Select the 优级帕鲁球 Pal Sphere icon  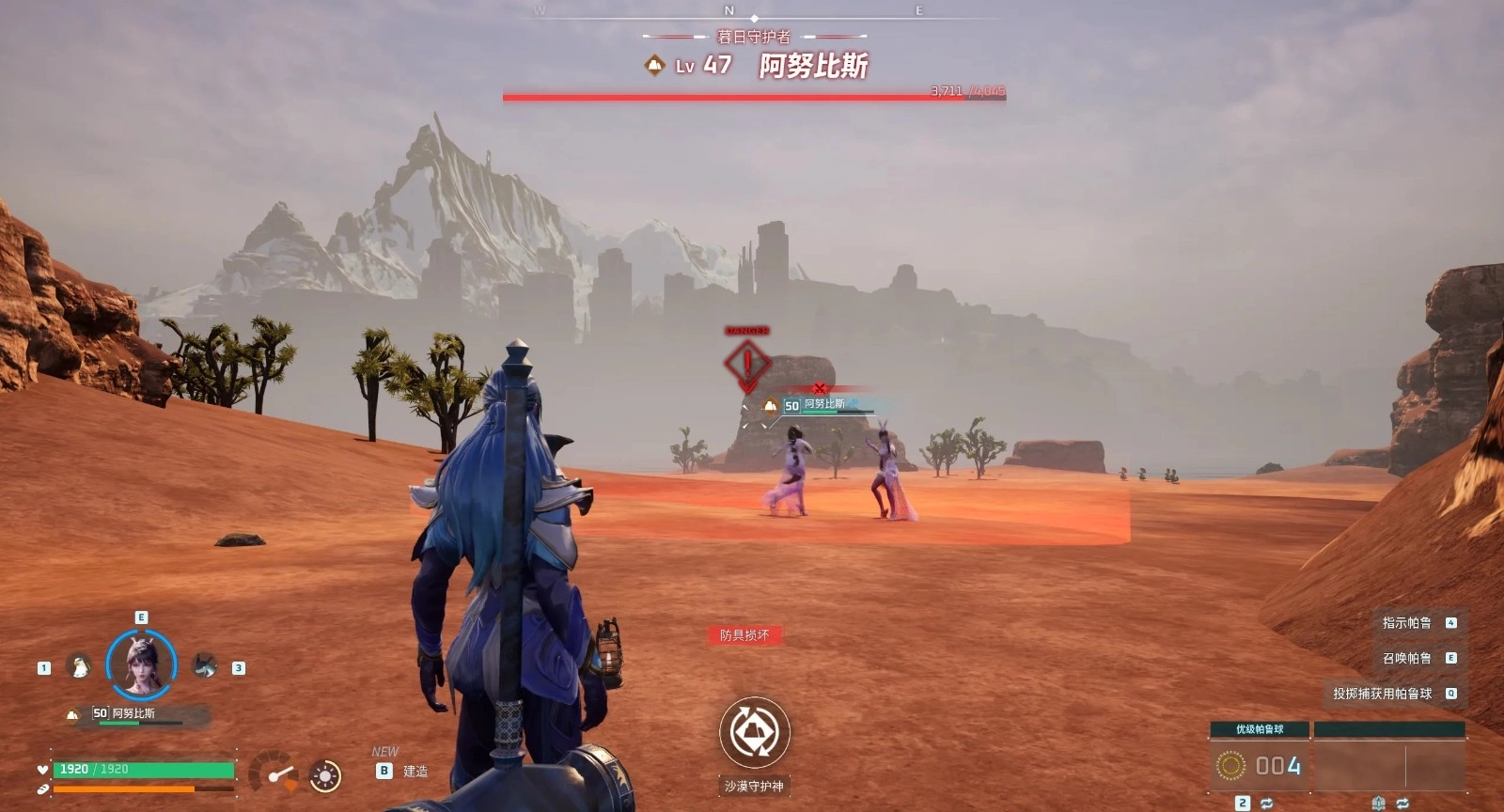[x=1231, y=765]
